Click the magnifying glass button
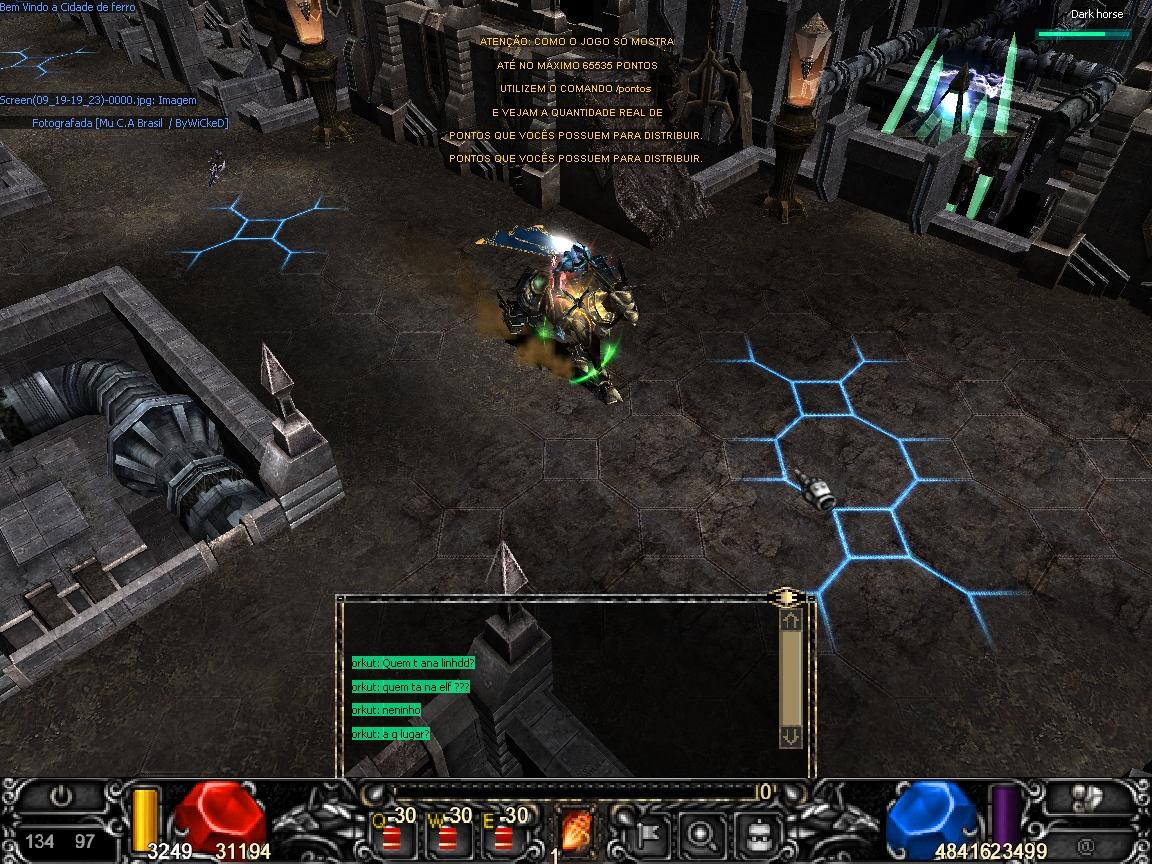 (x=703, y=831)
